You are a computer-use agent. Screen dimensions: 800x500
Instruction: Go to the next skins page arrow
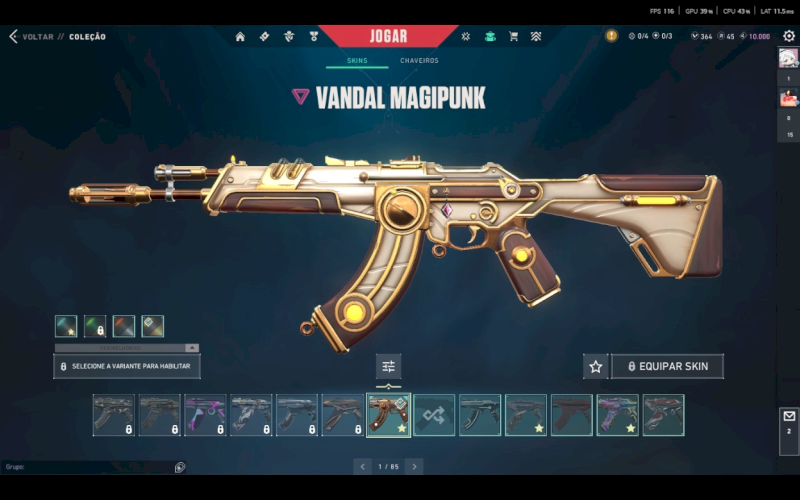click(414, 466)
